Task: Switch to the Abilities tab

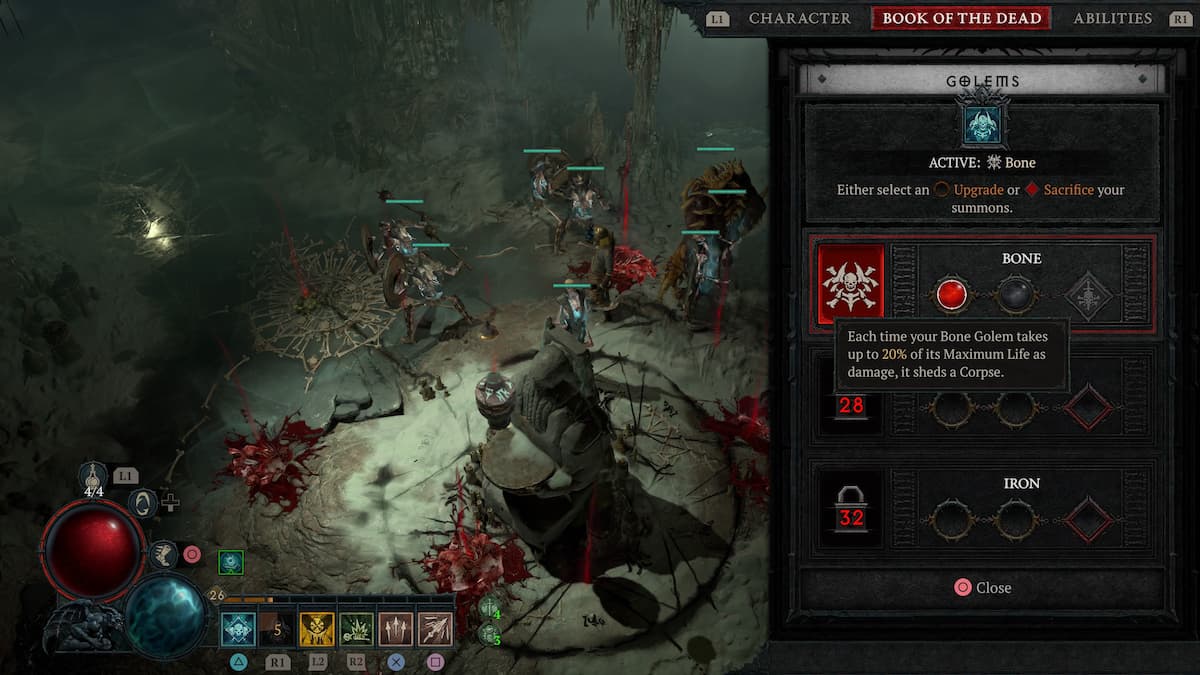Action: click(1112, 18)
